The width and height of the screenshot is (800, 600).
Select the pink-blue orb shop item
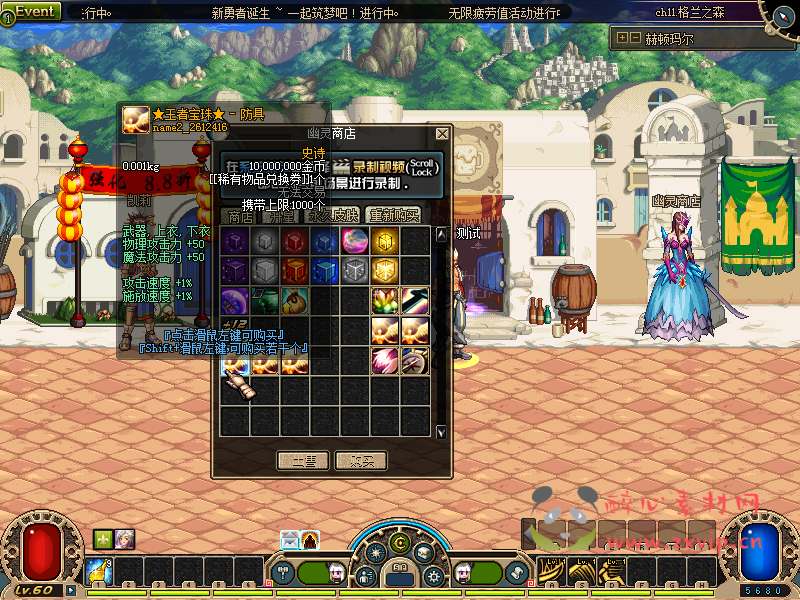coord(355,241)
